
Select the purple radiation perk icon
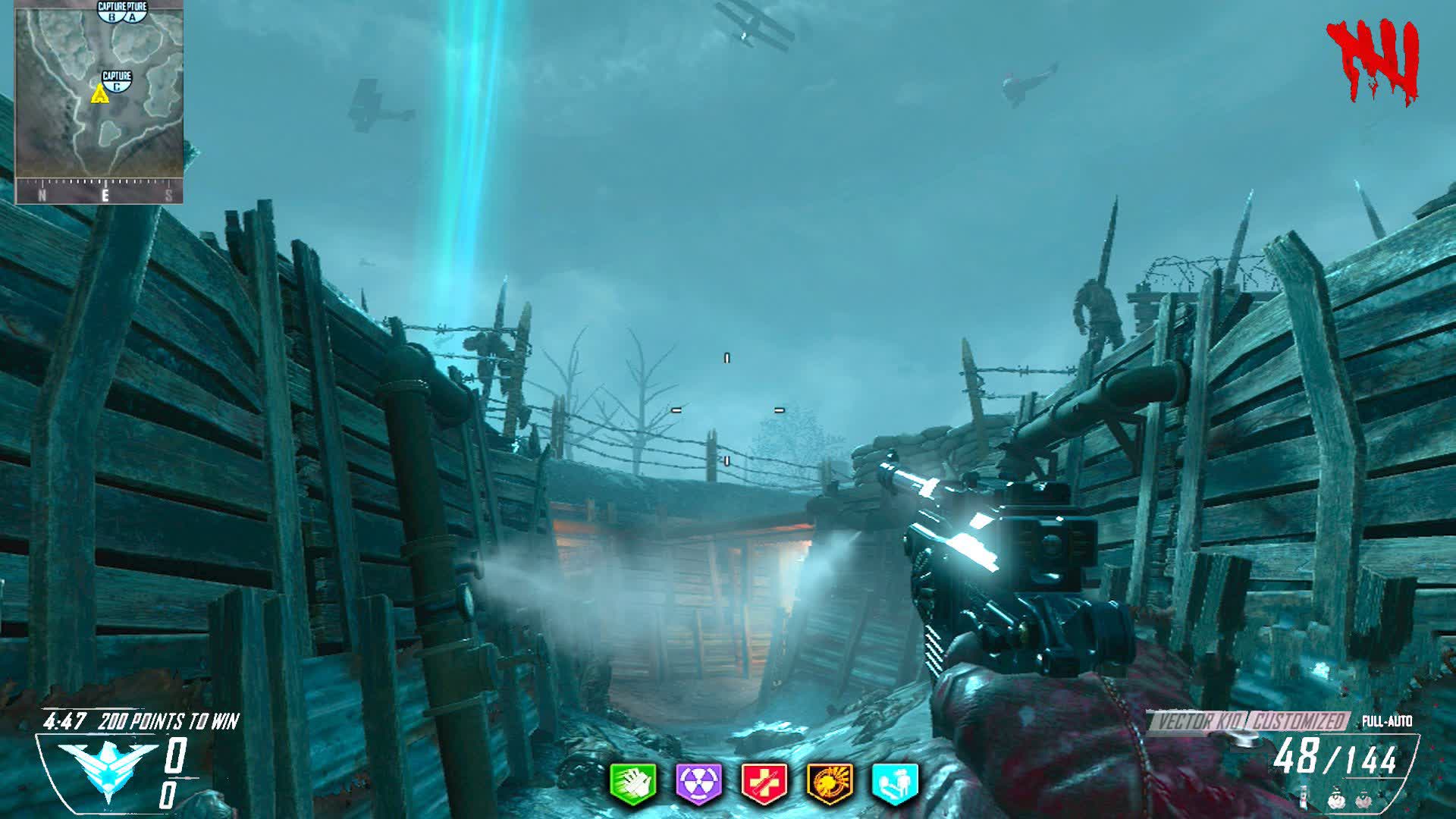(x=698, y=783)
